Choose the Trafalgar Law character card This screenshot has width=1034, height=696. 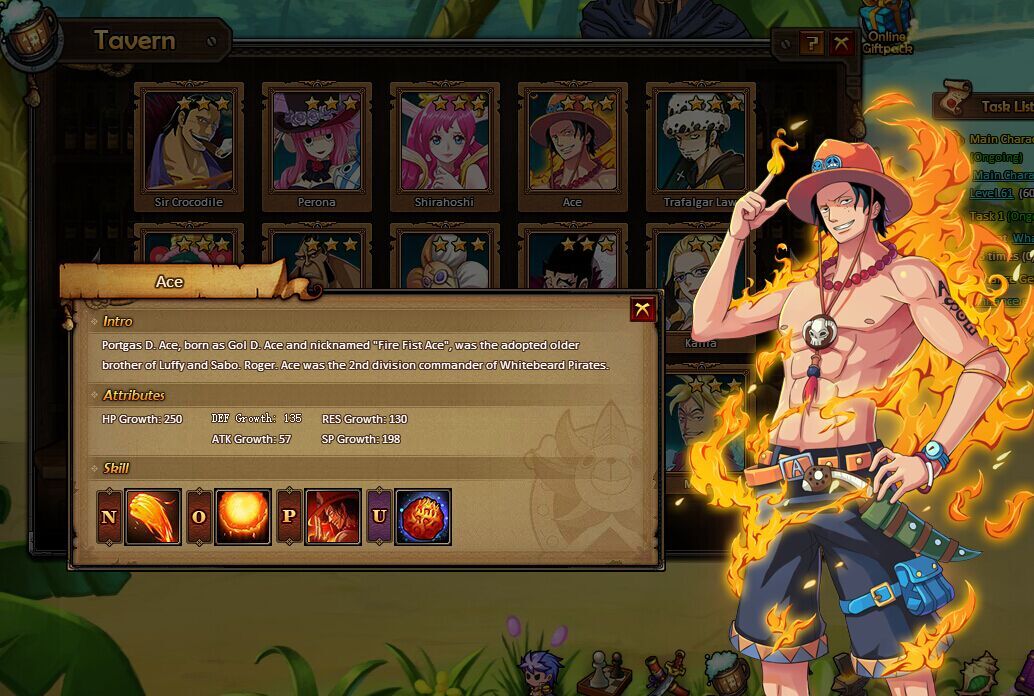700,146
